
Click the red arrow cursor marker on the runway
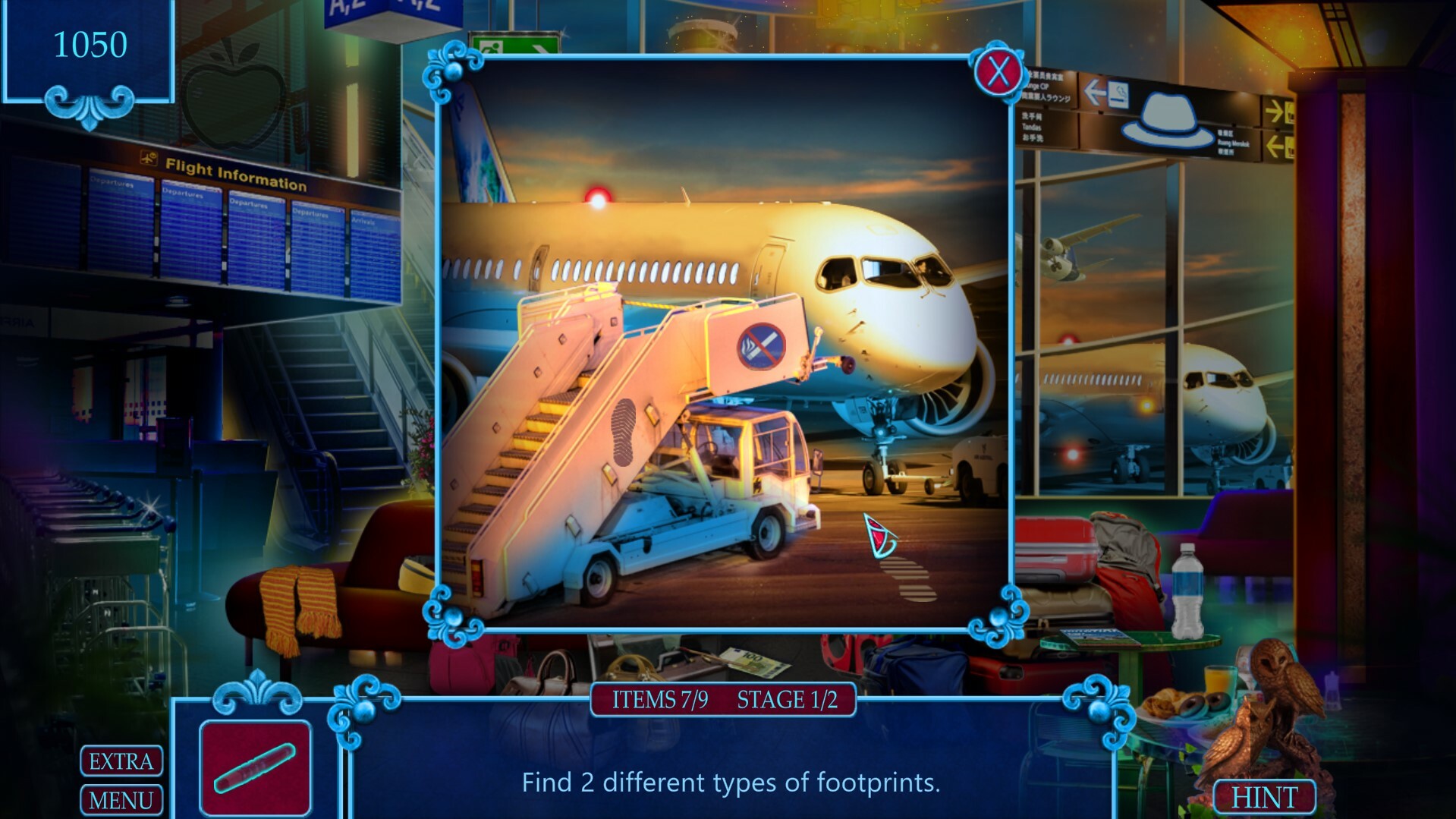[878, 535]
